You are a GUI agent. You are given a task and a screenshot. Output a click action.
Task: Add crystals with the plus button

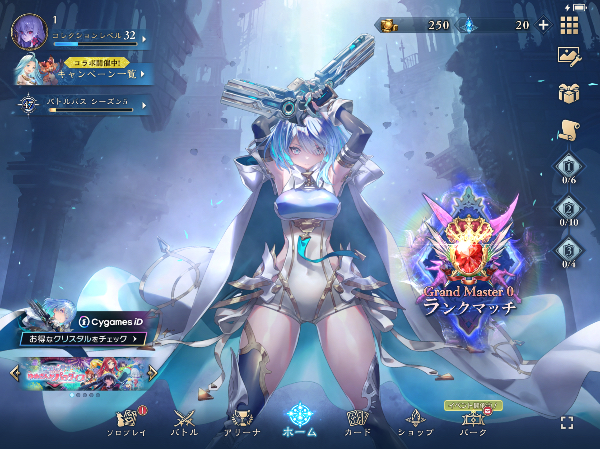(x=543, y=25)
